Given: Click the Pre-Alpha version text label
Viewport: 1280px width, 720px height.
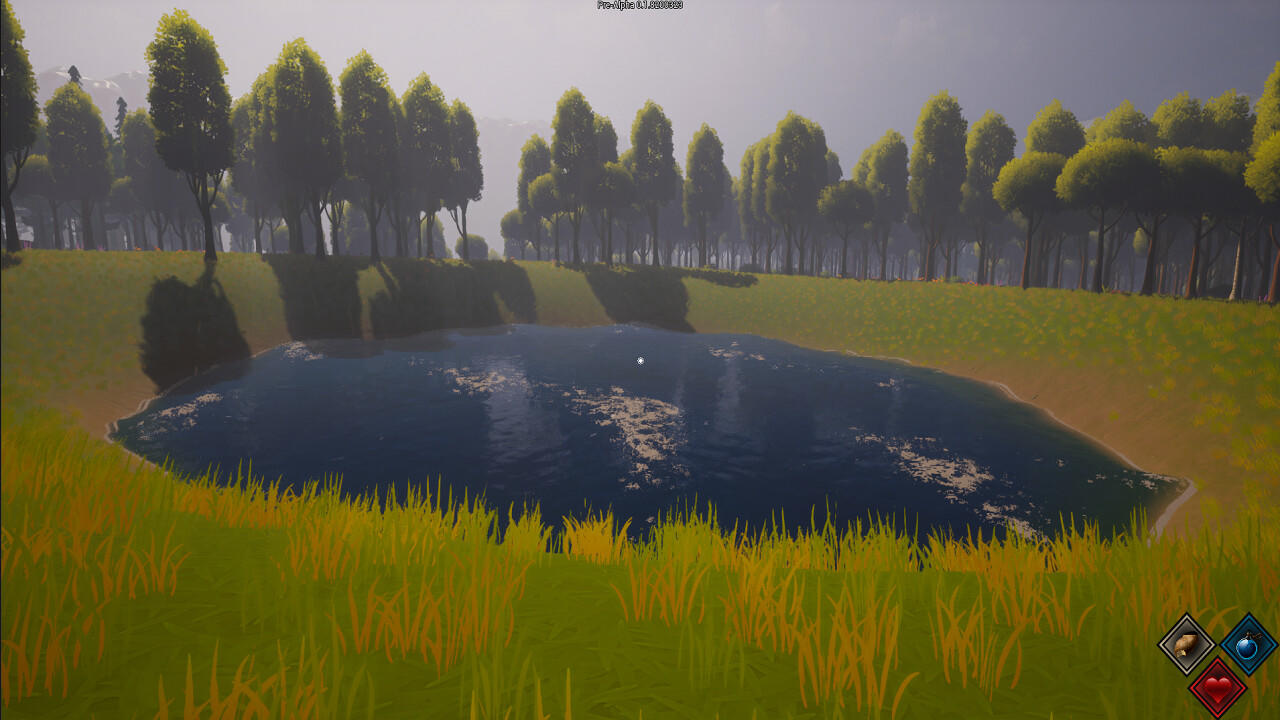Looking at the screenshot, I should click(615, 5).
